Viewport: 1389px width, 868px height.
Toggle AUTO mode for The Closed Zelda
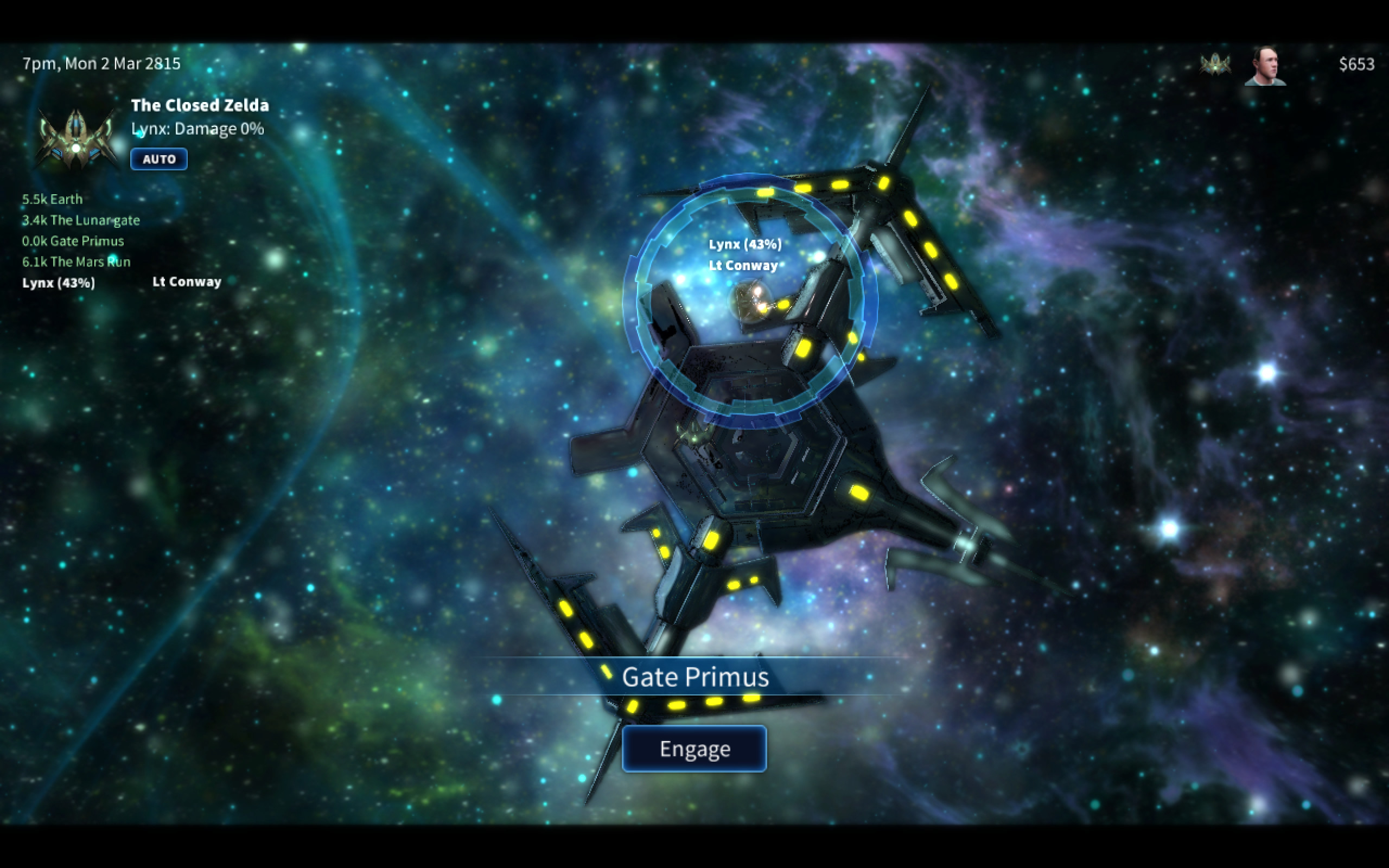[x=158, y=159]
